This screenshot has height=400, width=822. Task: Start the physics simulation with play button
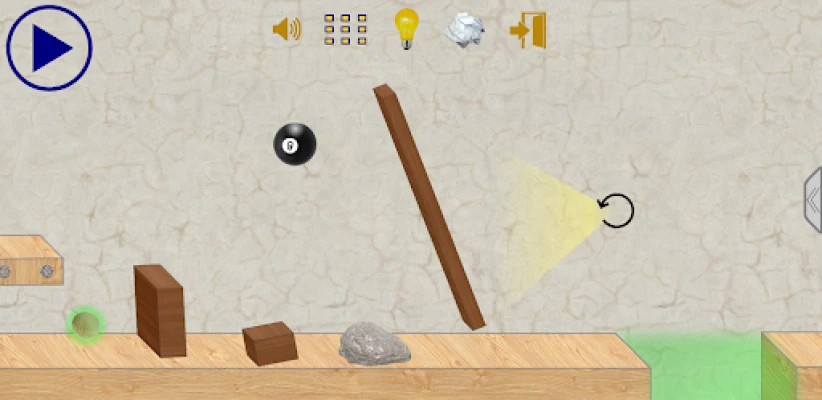pos(49,47)
